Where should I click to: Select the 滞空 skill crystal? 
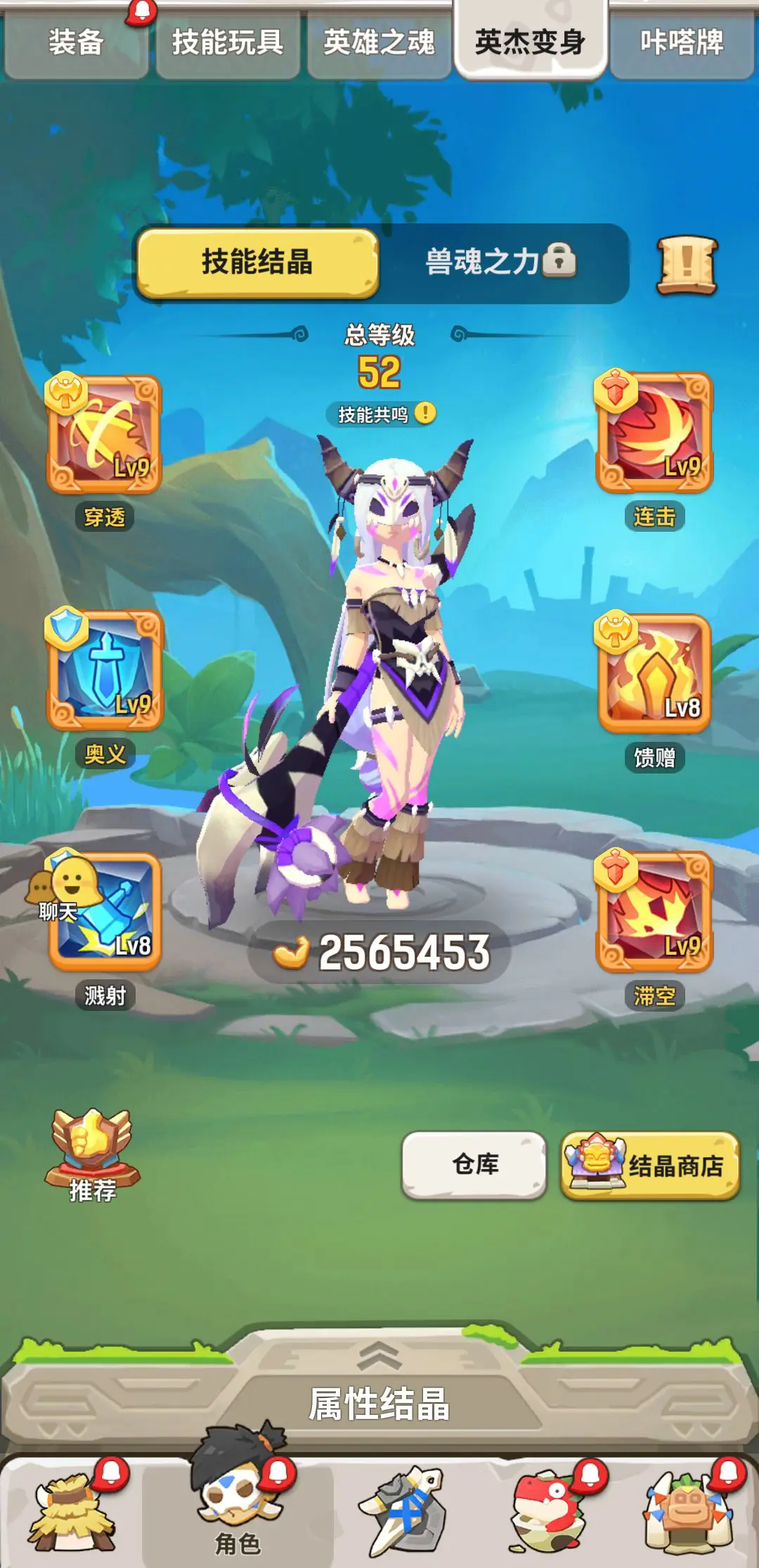pyautogui.click(x=654, y=911)
